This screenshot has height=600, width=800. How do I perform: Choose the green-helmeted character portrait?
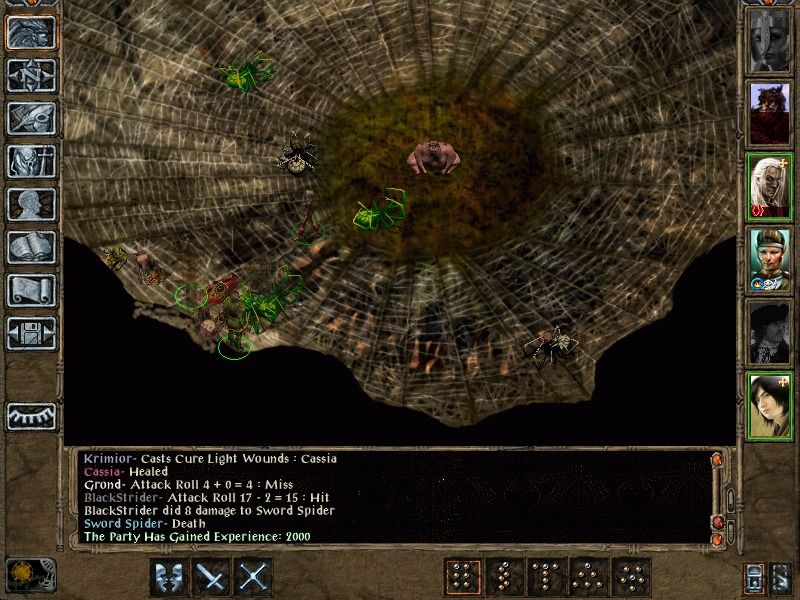coord(770,259)
